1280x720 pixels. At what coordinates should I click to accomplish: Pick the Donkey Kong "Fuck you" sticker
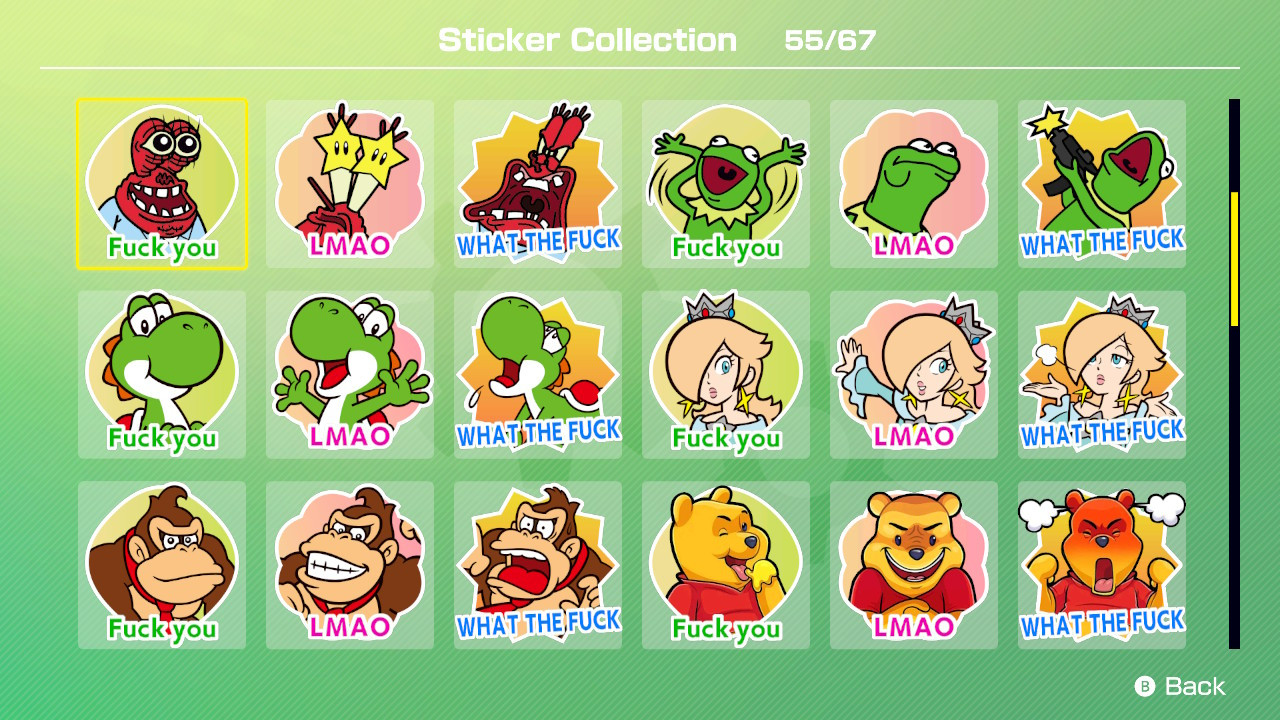coord(162,565)
